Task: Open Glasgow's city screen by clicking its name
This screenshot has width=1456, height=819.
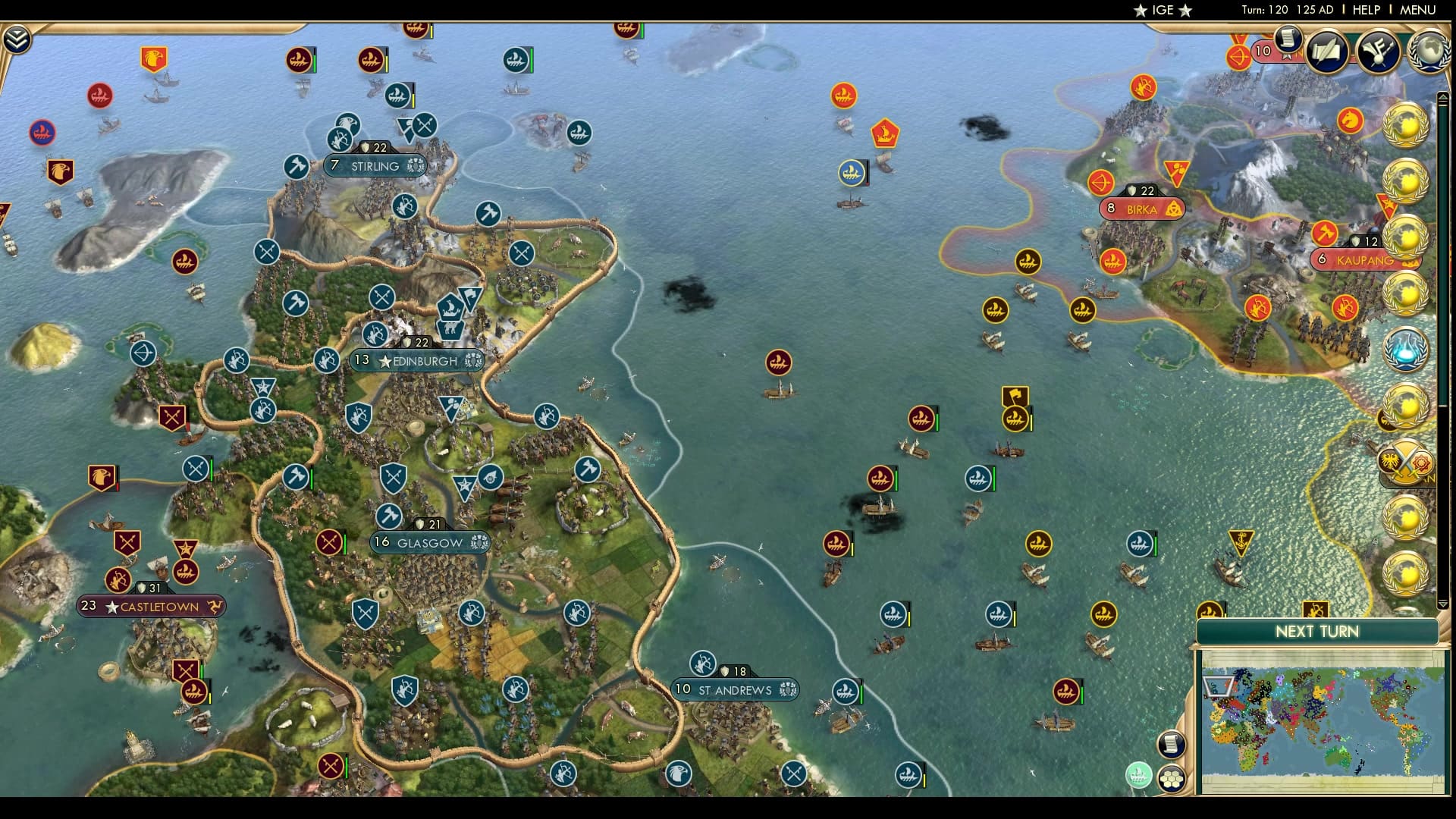Action: point(430,542)
